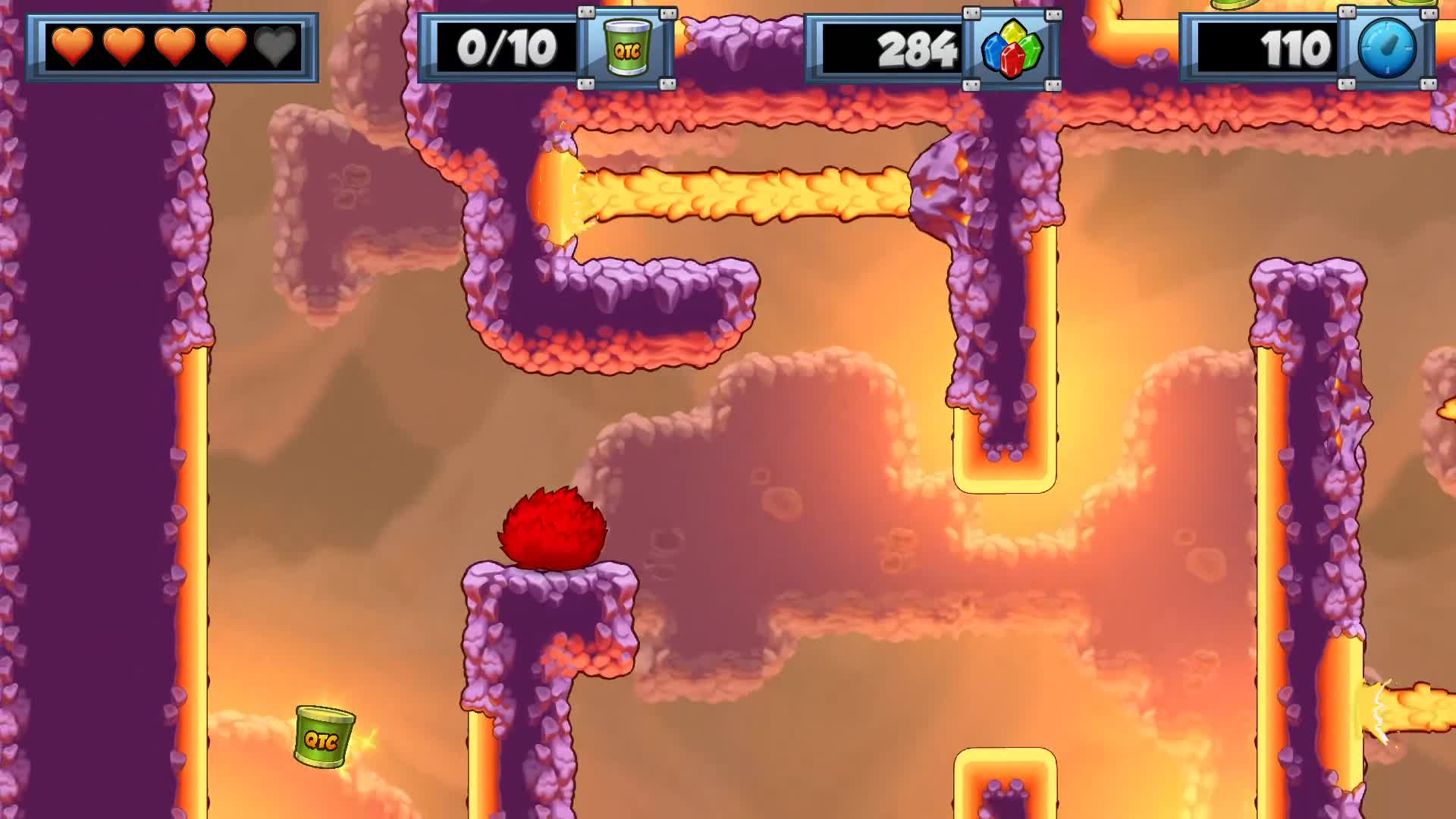1456x819 pixels.
Task: Click the 110 timer countdown display
Action: tap(1297, 48)
